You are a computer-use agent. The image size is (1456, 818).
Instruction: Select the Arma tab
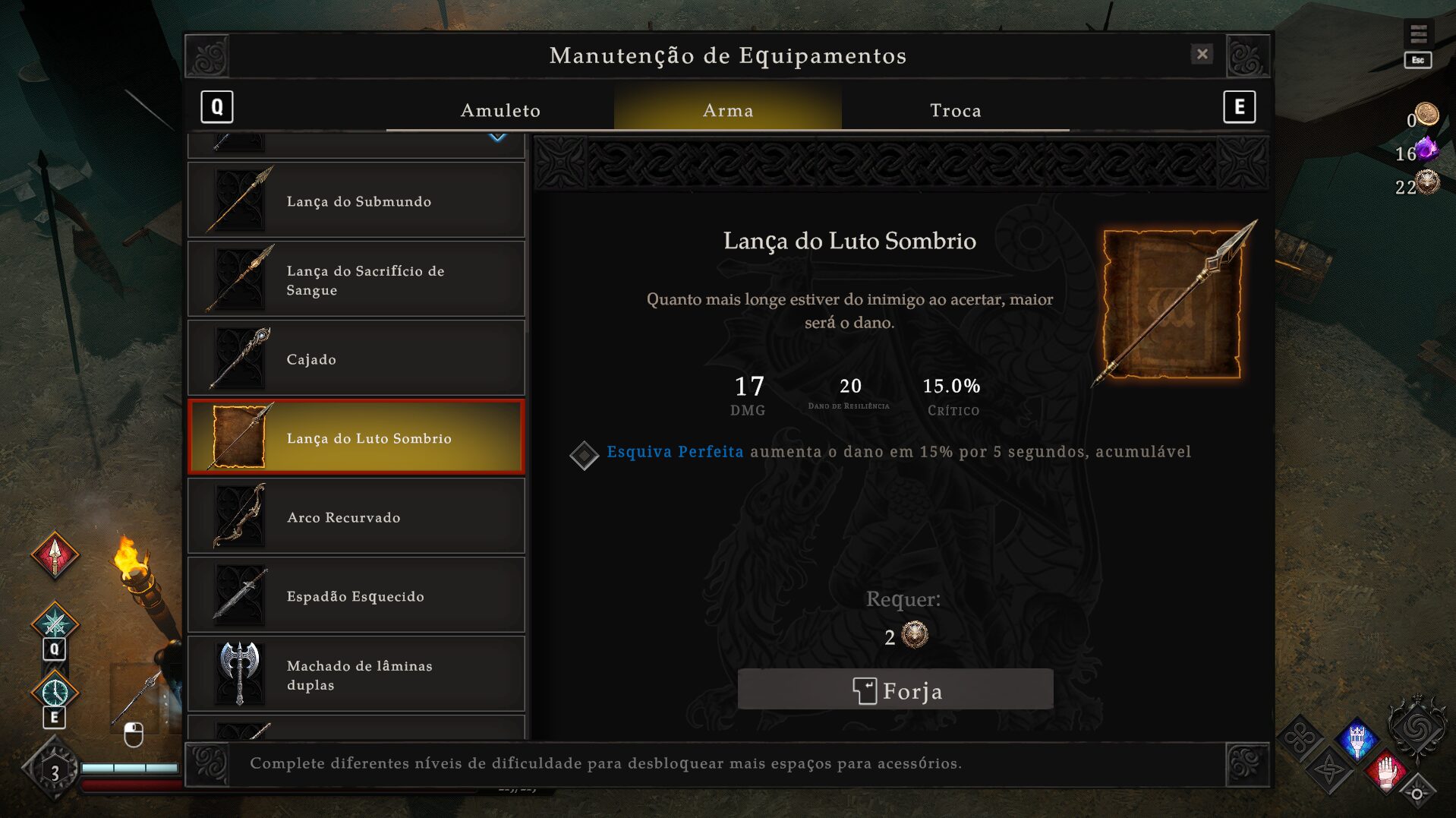click(727, 110)
